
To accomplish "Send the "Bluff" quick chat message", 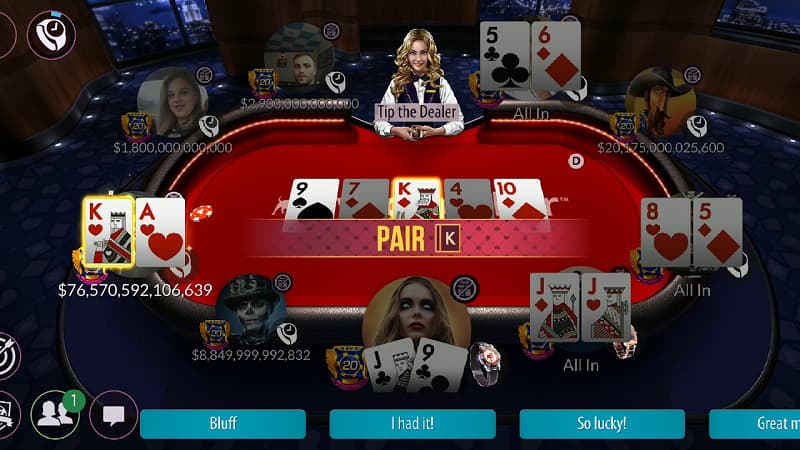I will [x=222, y=423].
